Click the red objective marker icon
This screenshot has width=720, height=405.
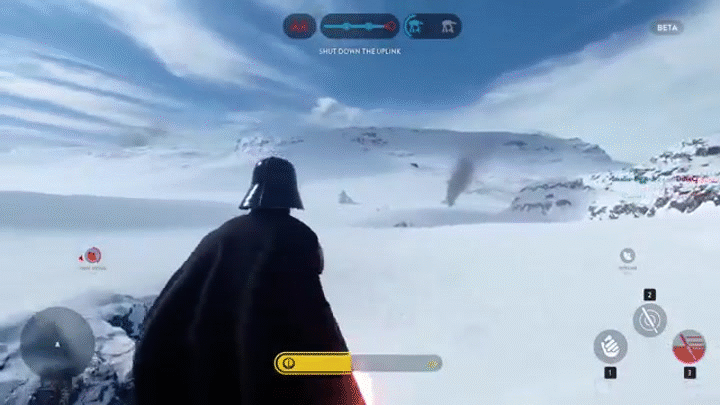pos(93,255)
